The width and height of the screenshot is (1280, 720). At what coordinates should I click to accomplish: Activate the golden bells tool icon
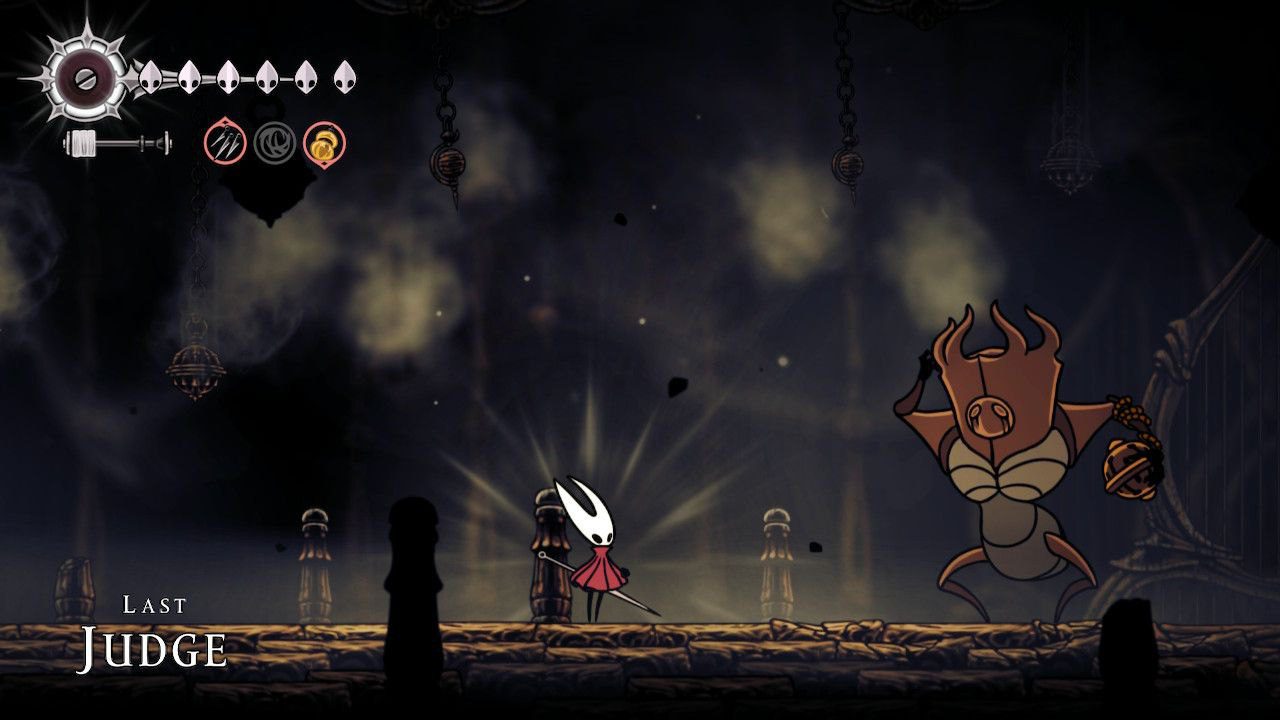pyautogui.click(x=324, y=143)
